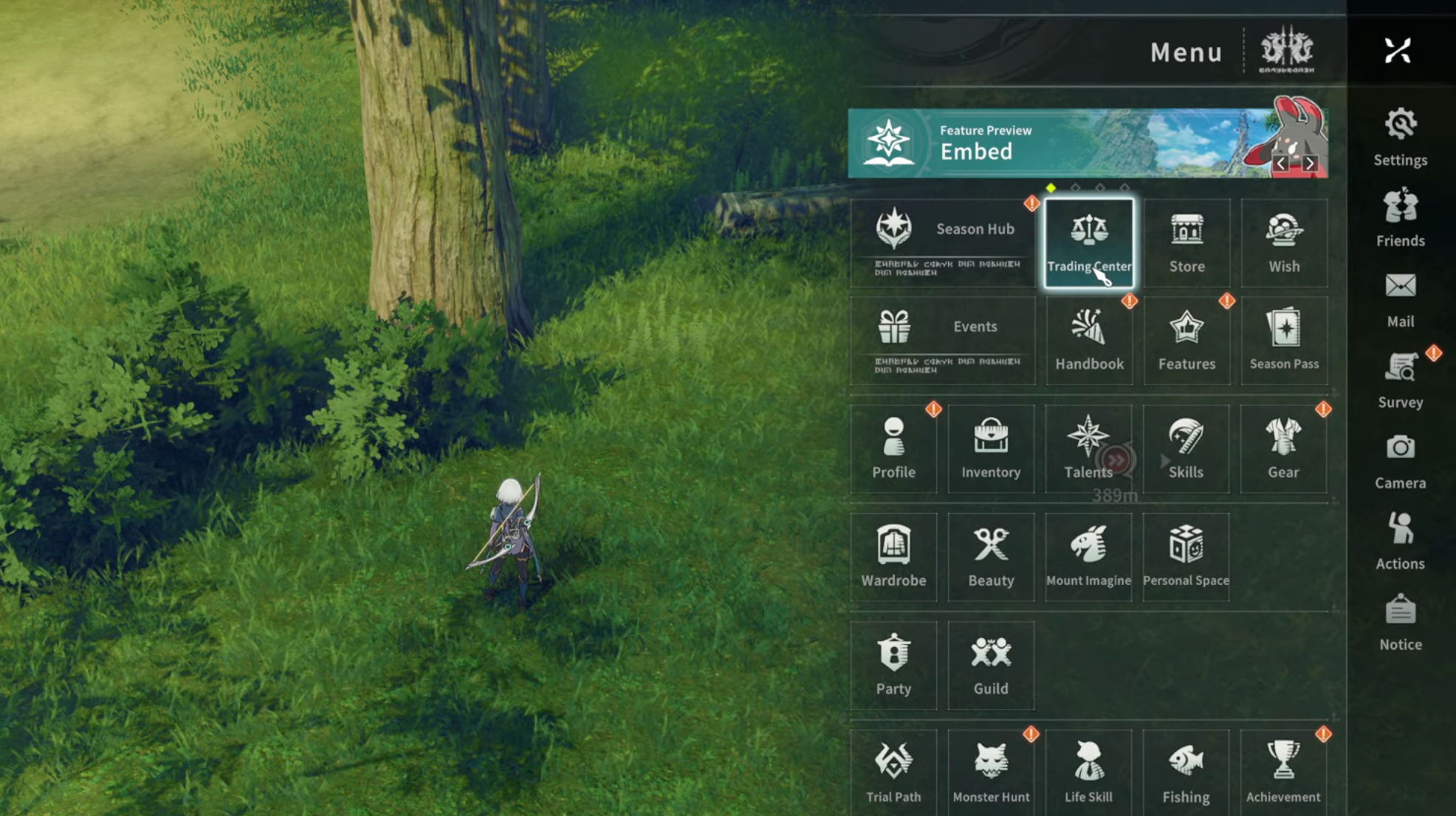
Task: View the Skills screen
Action: [x=1186, y=448]
